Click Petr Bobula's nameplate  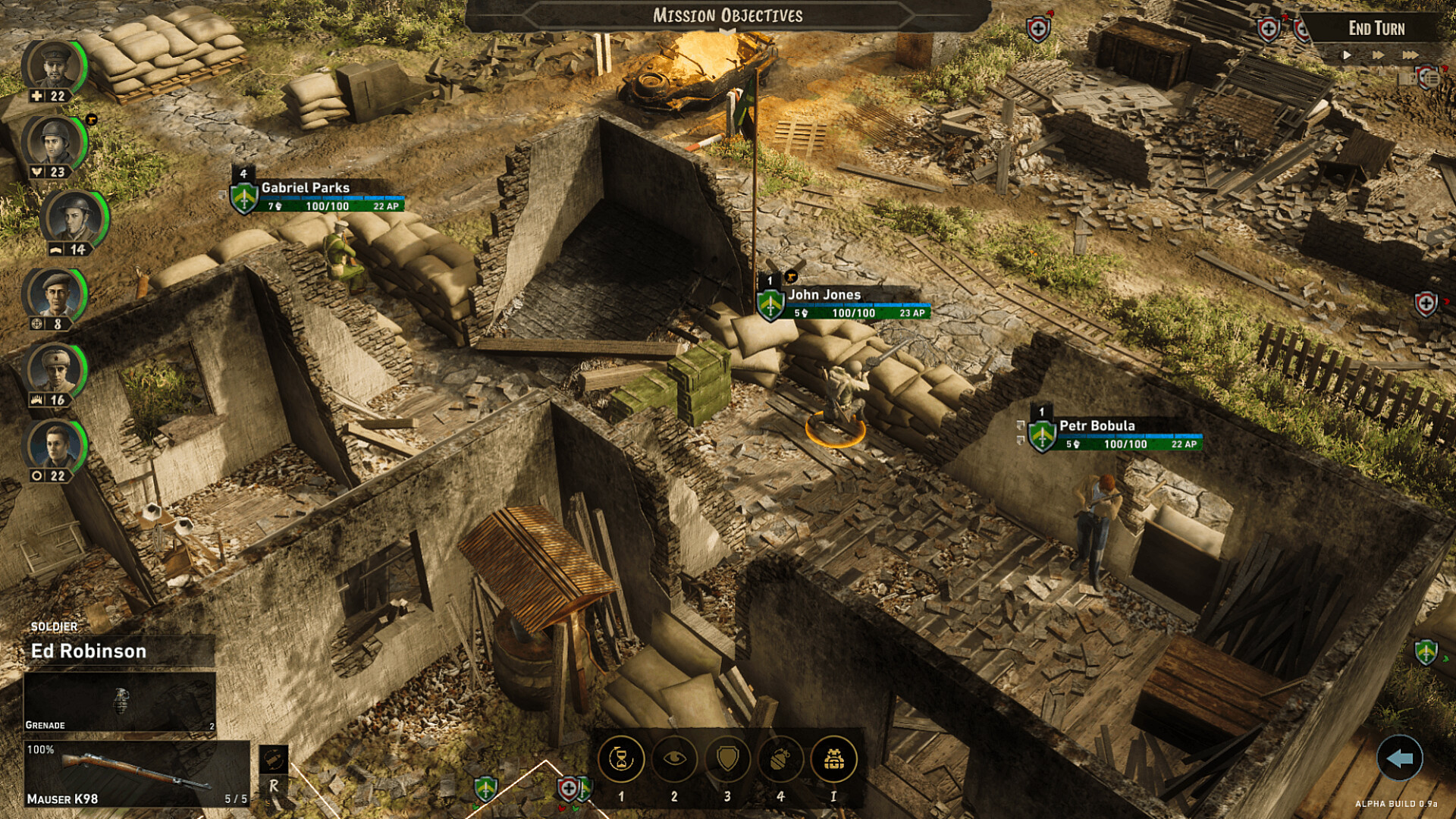1098,426
